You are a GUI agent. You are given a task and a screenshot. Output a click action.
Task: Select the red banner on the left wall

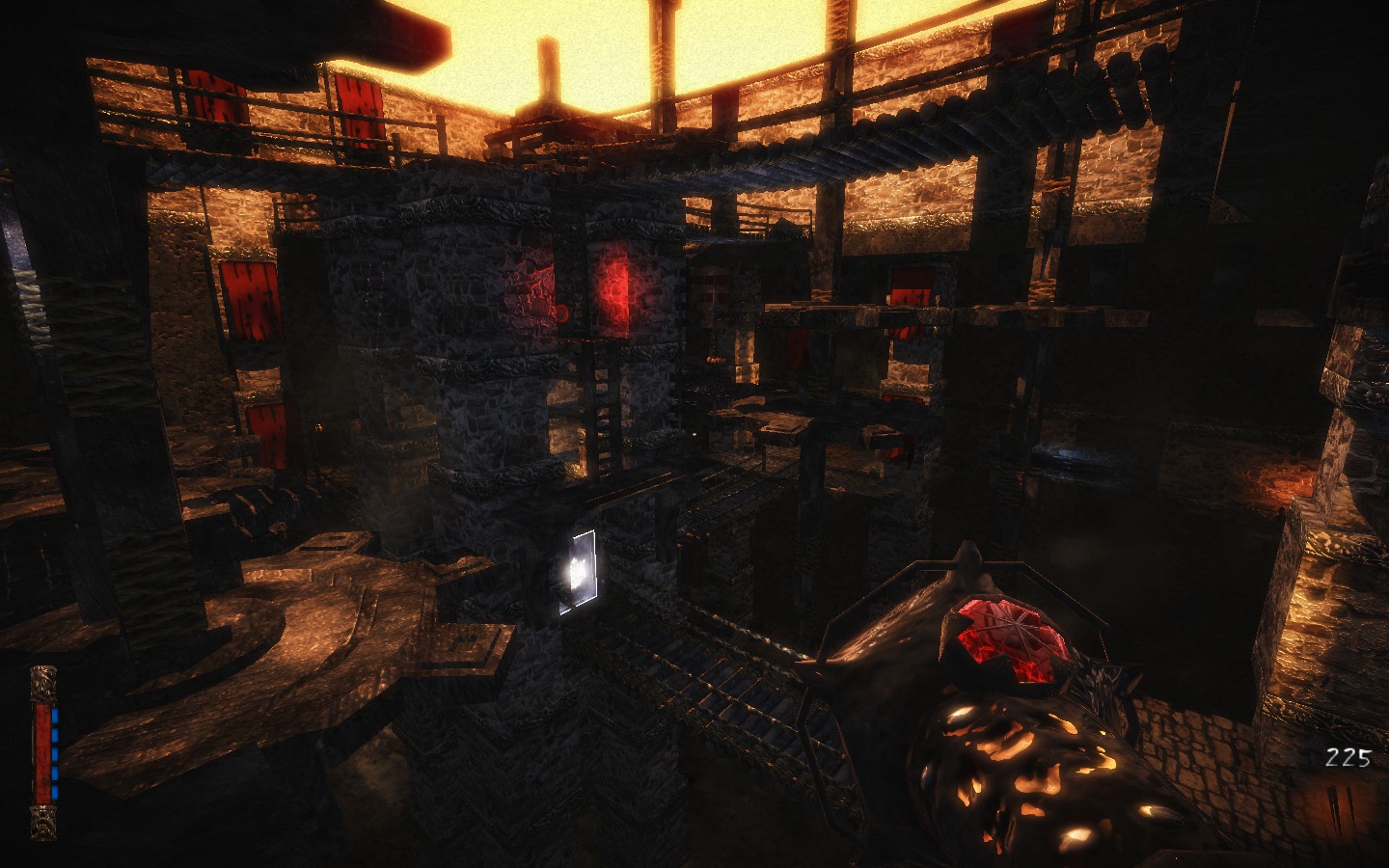pyautogui.click(x=254, y=299)
